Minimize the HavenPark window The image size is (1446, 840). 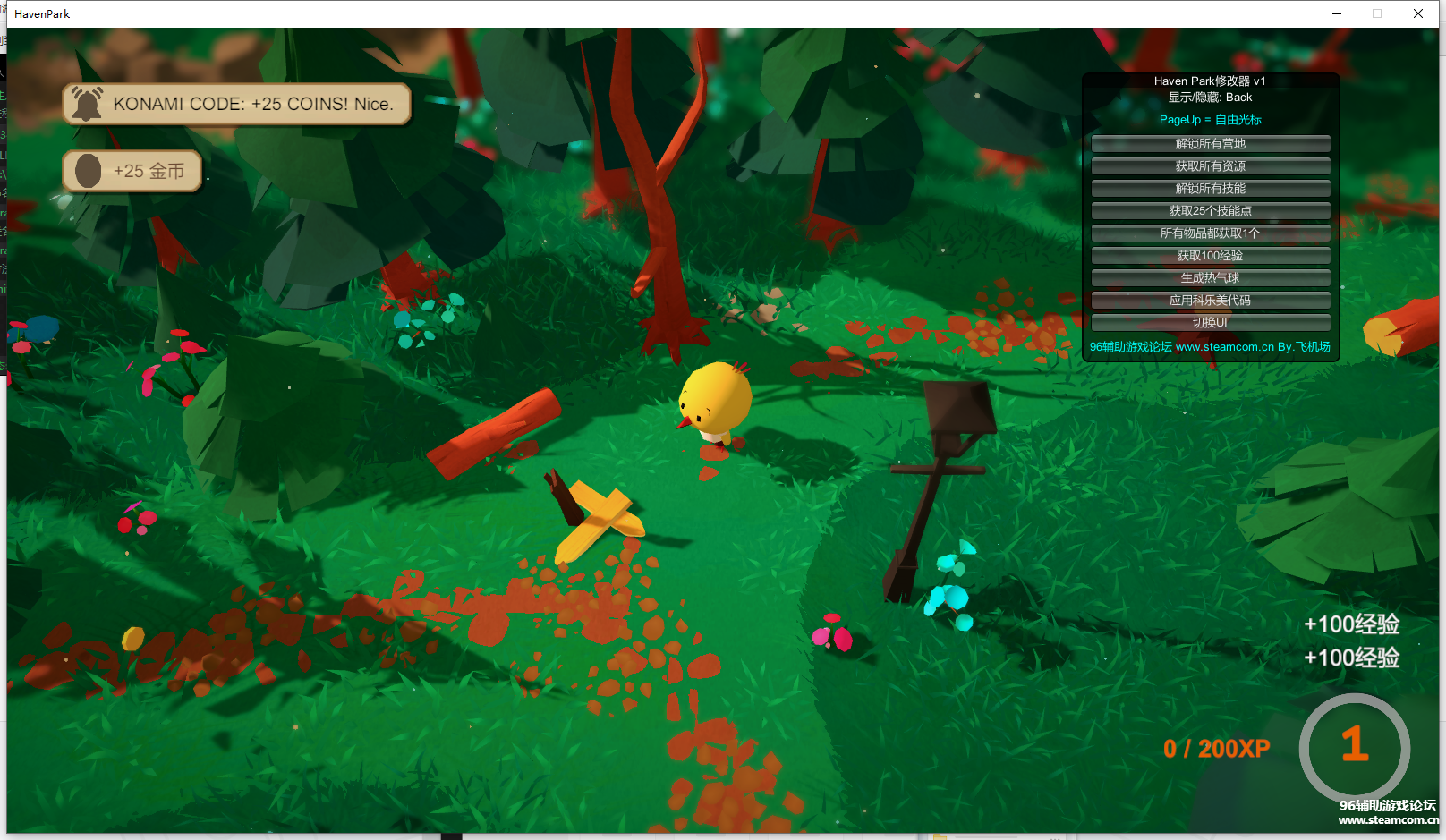coord(1337,13)
